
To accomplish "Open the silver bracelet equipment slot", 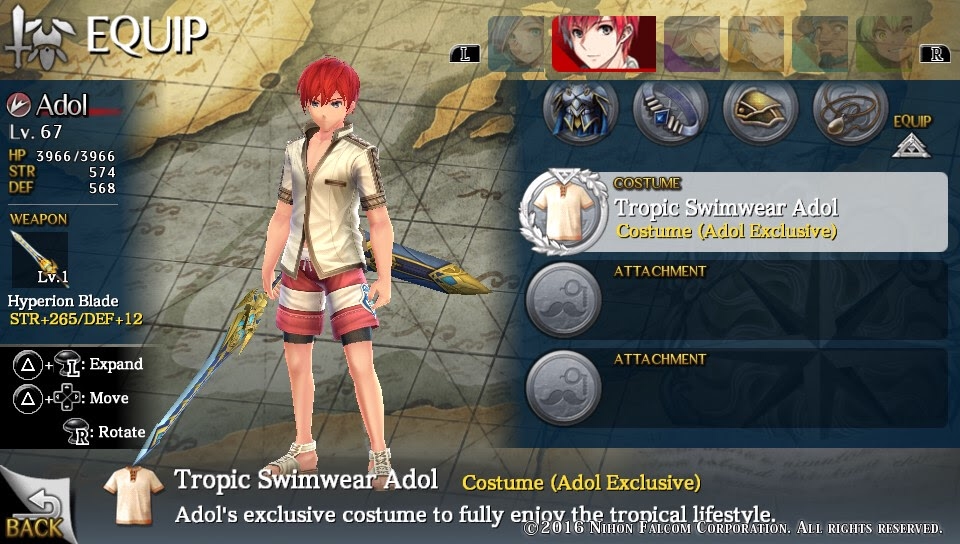I will (670, 111).
